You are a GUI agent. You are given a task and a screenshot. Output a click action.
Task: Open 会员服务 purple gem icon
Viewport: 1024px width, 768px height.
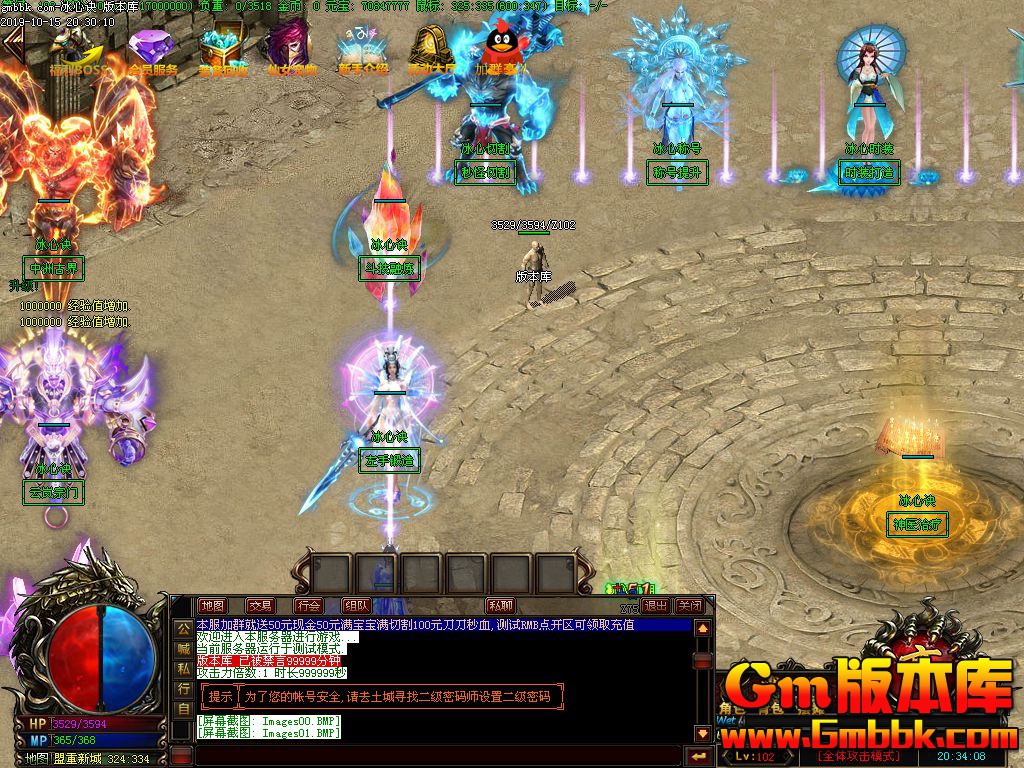(x=152, y=50)
